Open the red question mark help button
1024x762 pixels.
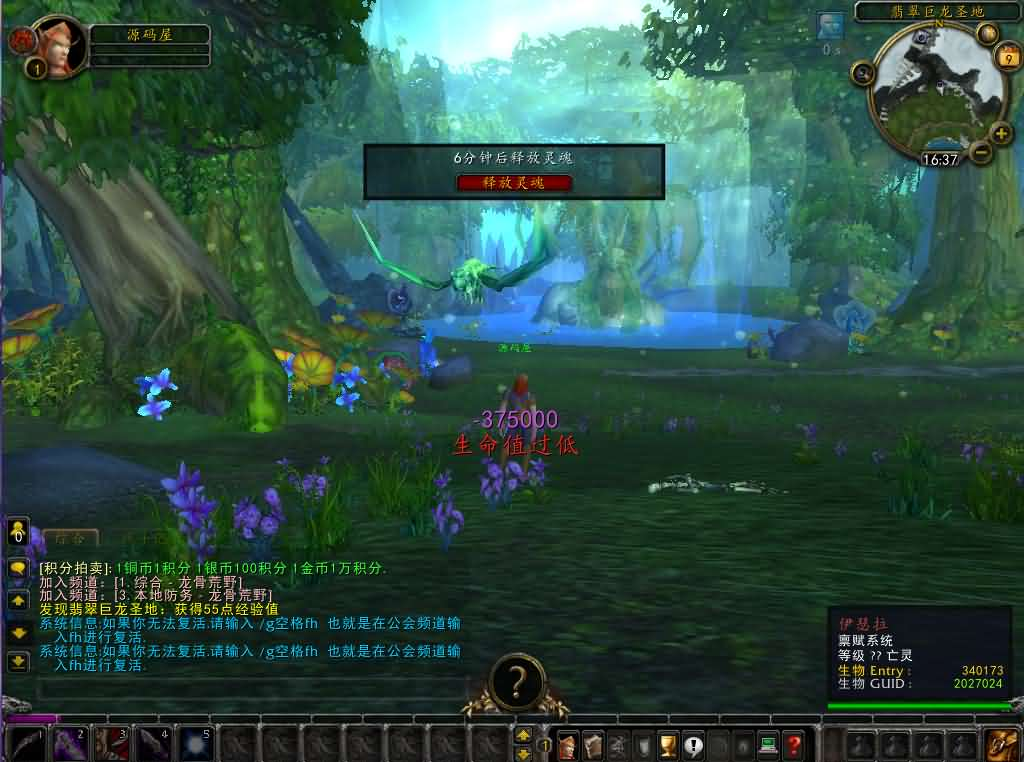pyautogui.click(x=794, y=744)
